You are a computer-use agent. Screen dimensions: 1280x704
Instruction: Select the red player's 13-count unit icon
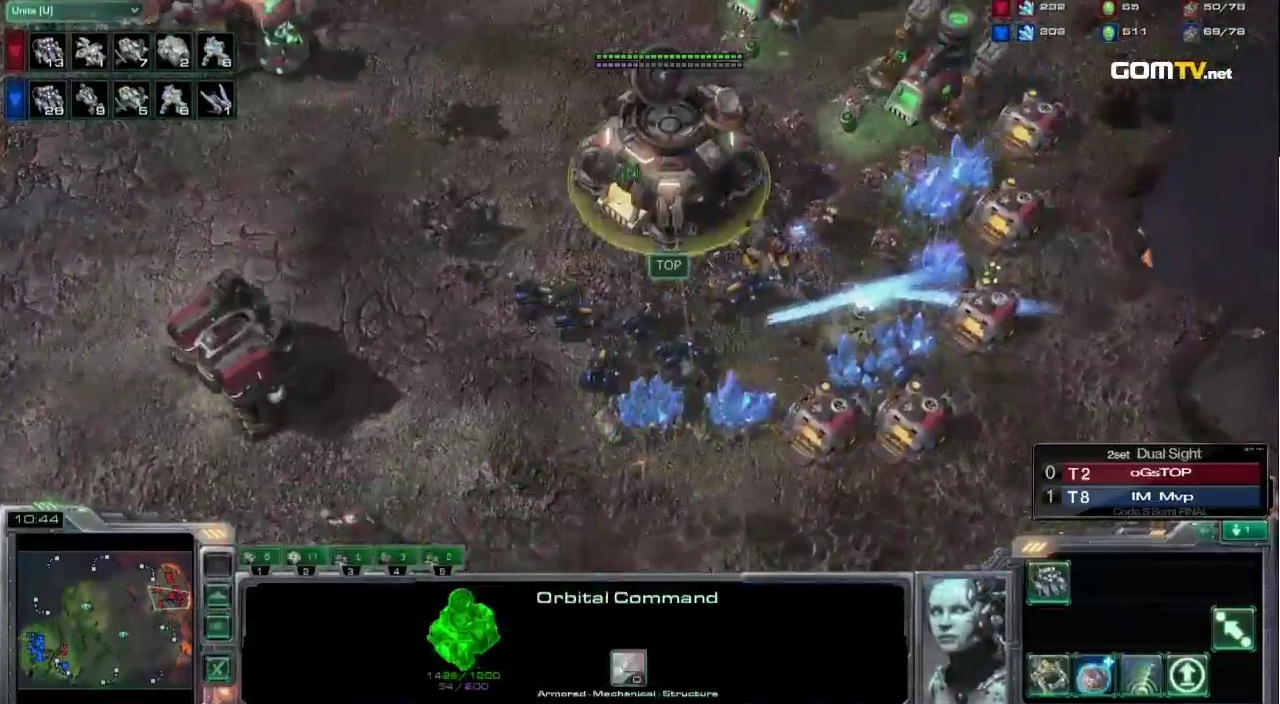click(48, 51)
